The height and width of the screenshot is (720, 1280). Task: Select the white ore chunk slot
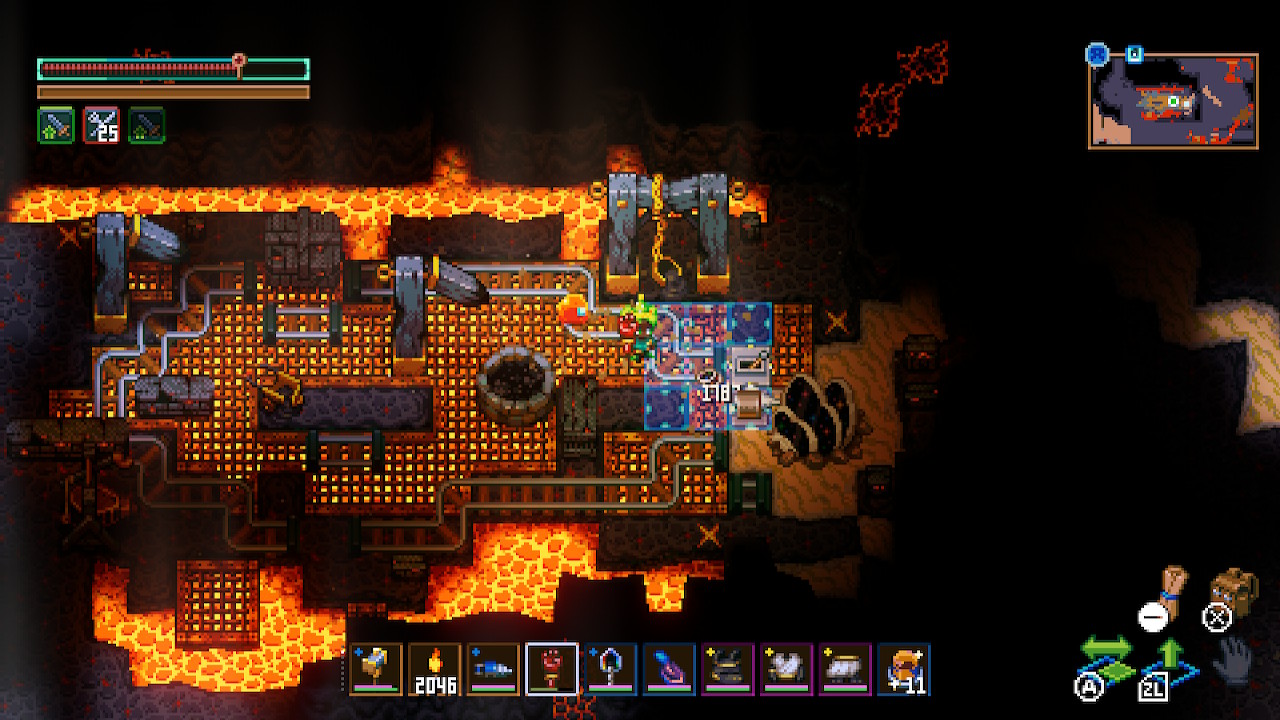[844, 668]
